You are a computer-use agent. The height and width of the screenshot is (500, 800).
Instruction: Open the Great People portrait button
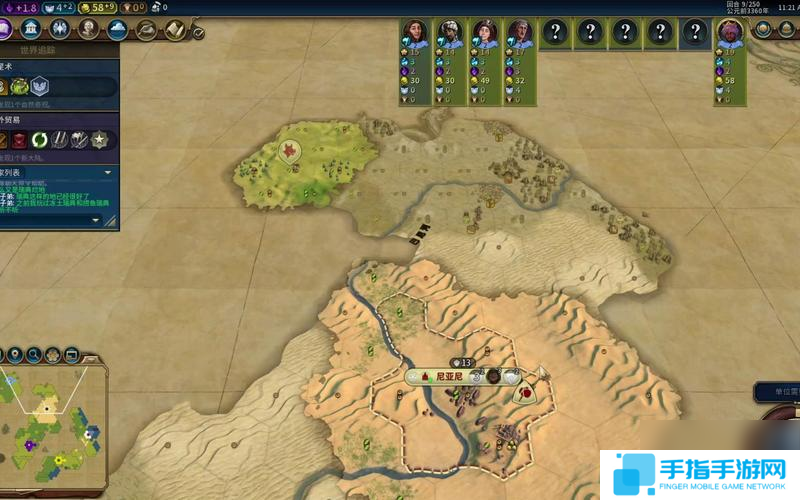click(x=88, y=28)
